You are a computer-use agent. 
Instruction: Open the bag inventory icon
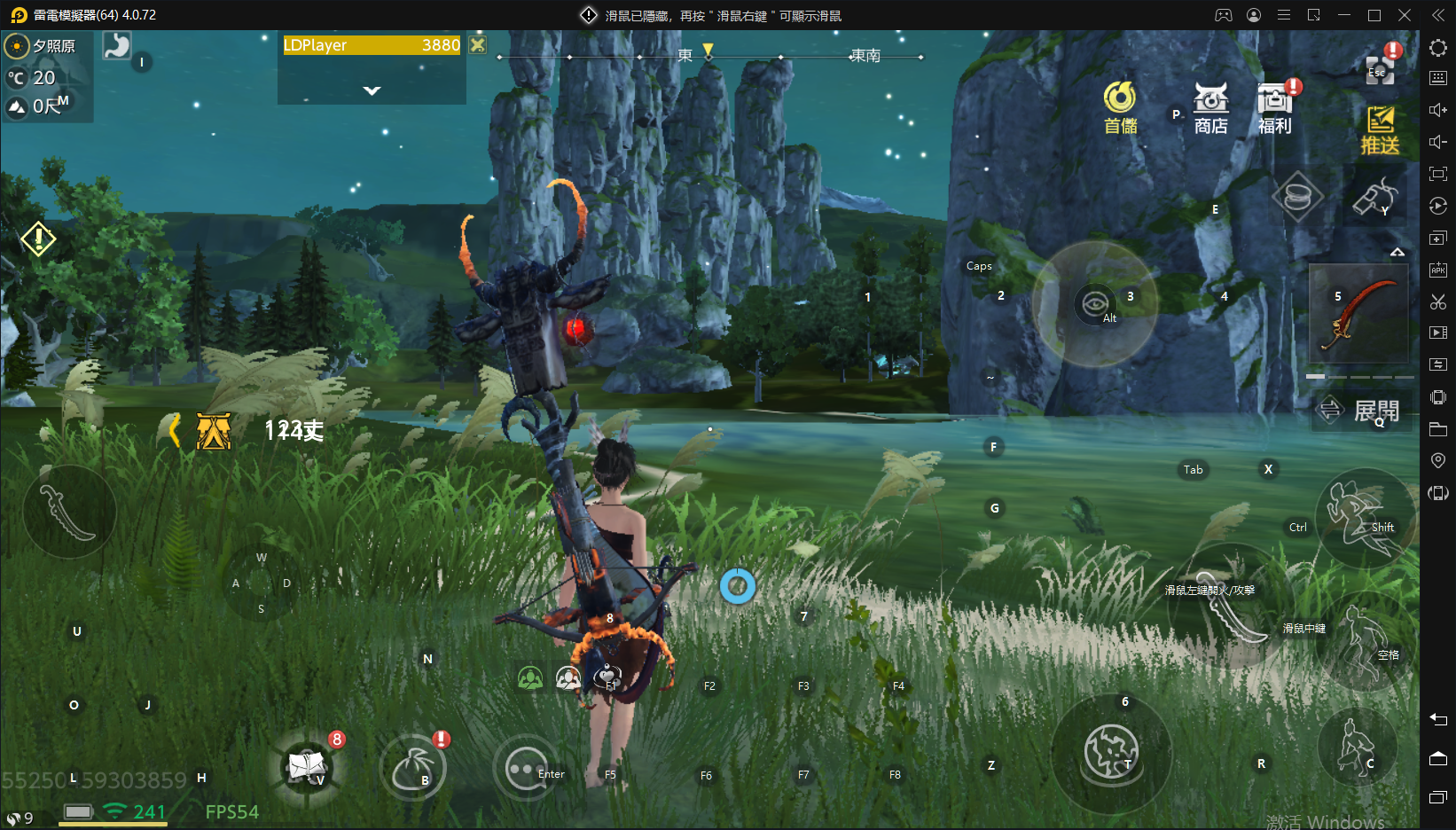[413, 768]
